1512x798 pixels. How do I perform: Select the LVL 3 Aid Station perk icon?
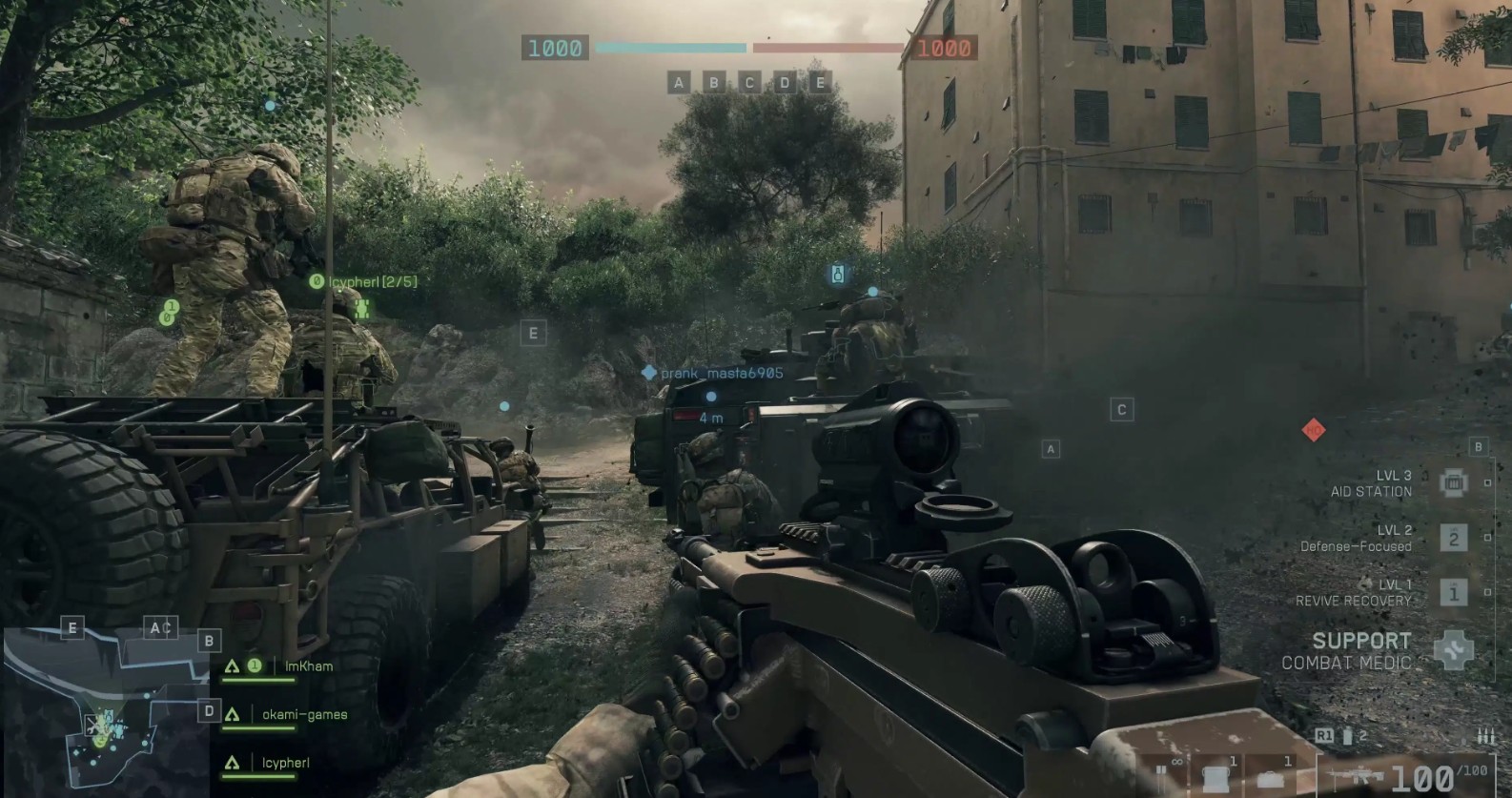[1453, 483]
